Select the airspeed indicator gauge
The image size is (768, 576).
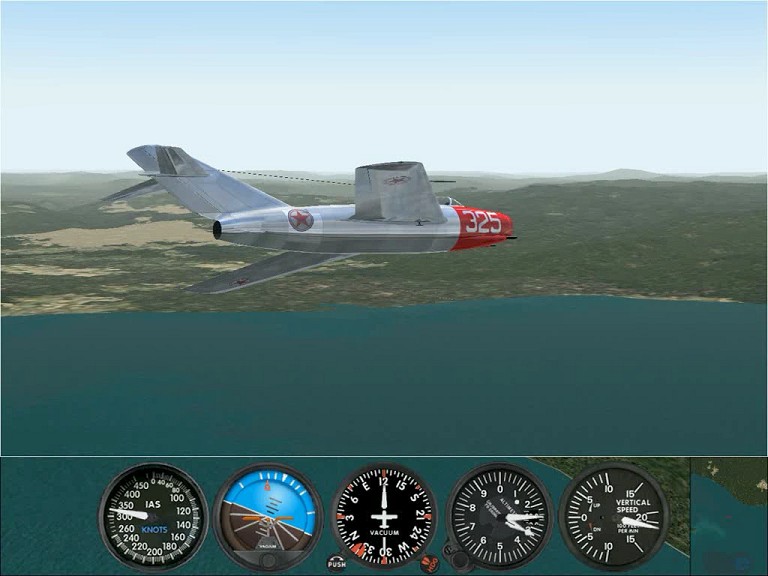153,515
